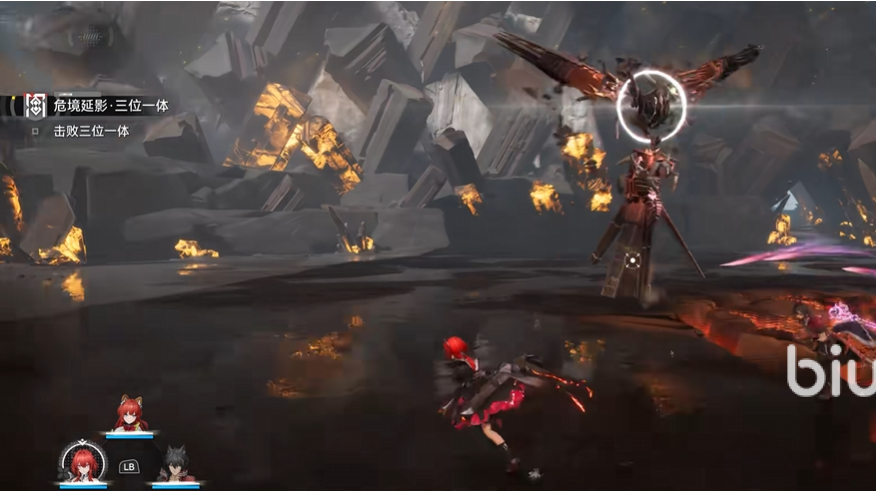Select the 击败三位一体 objective line
876x493 pixels.
91,130
